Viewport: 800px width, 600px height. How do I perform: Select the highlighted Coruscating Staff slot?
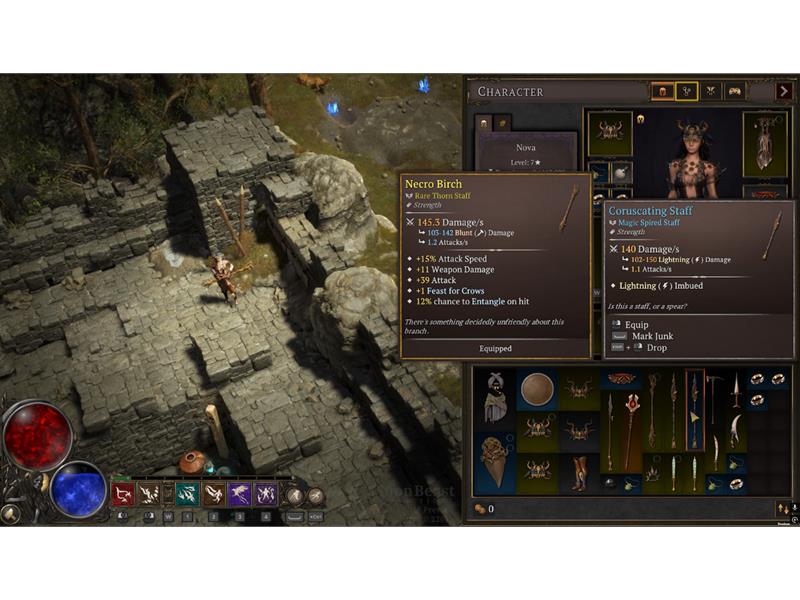click(694, 411)
